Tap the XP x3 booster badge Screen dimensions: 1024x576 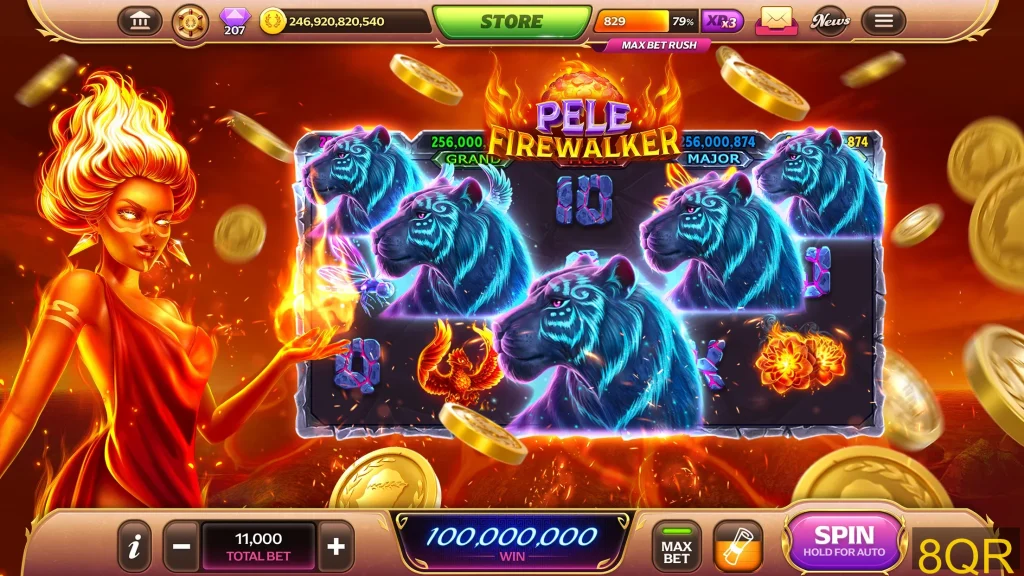tap(722, 21)
